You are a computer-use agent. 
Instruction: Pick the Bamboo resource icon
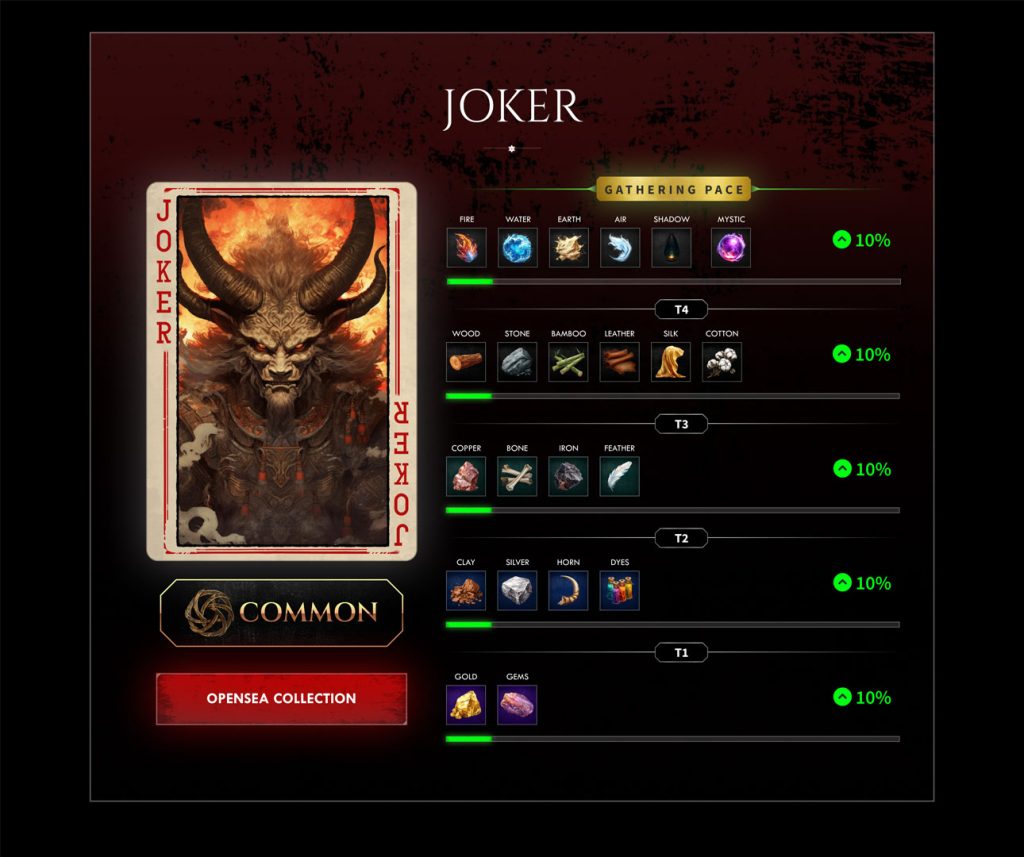pos(569,362)
